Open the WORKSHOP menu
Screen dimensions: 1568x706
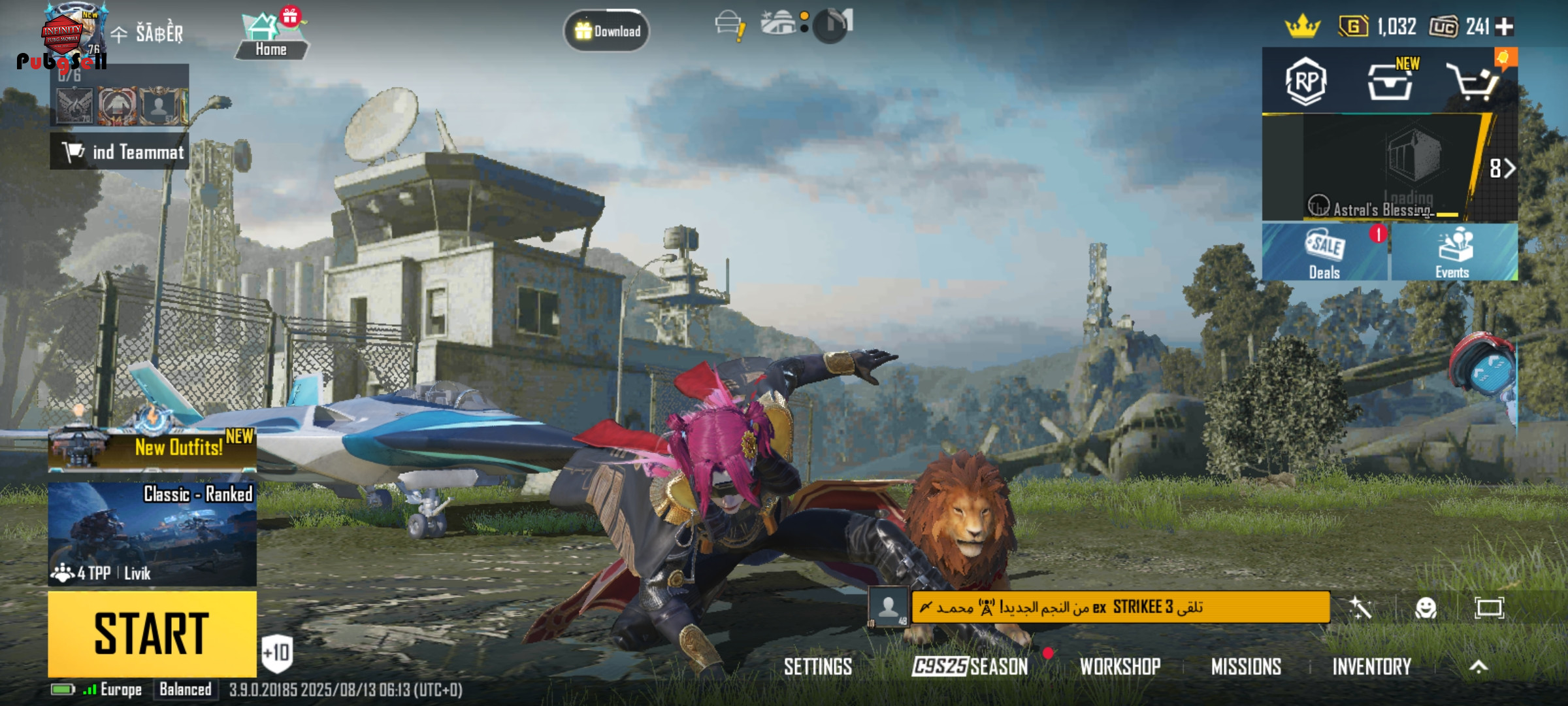coord(1120,667)
